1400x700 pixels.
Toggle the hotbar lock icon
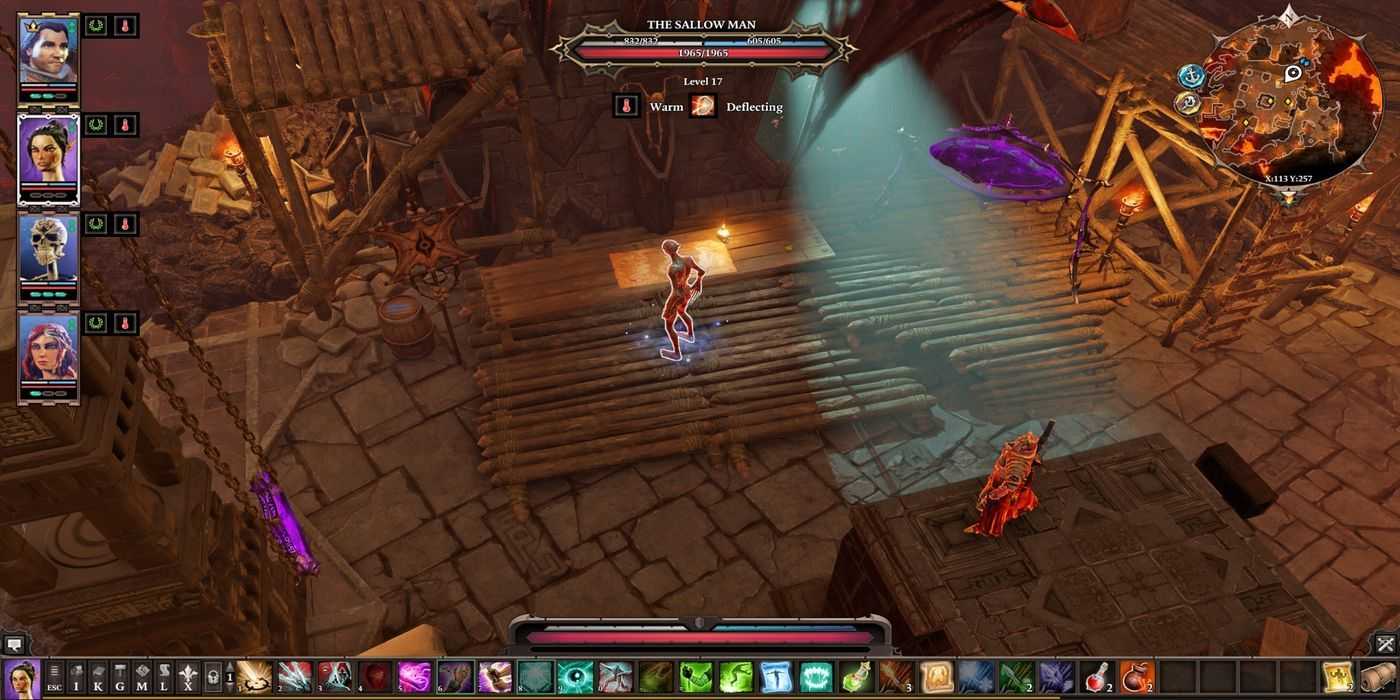point(213,677)
